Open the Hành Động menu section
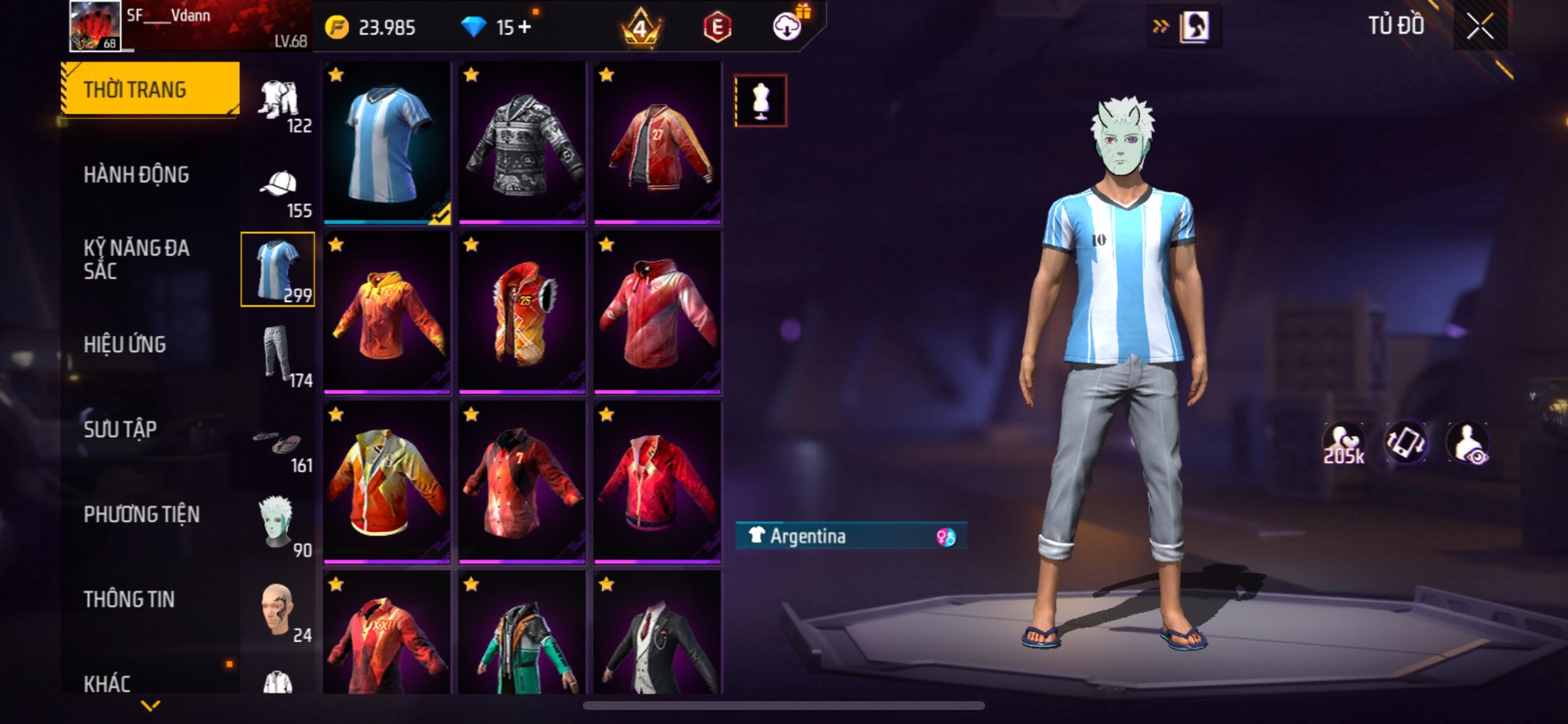The width and height of the screenshot is (1568, 724). click(x=136, y=174)
